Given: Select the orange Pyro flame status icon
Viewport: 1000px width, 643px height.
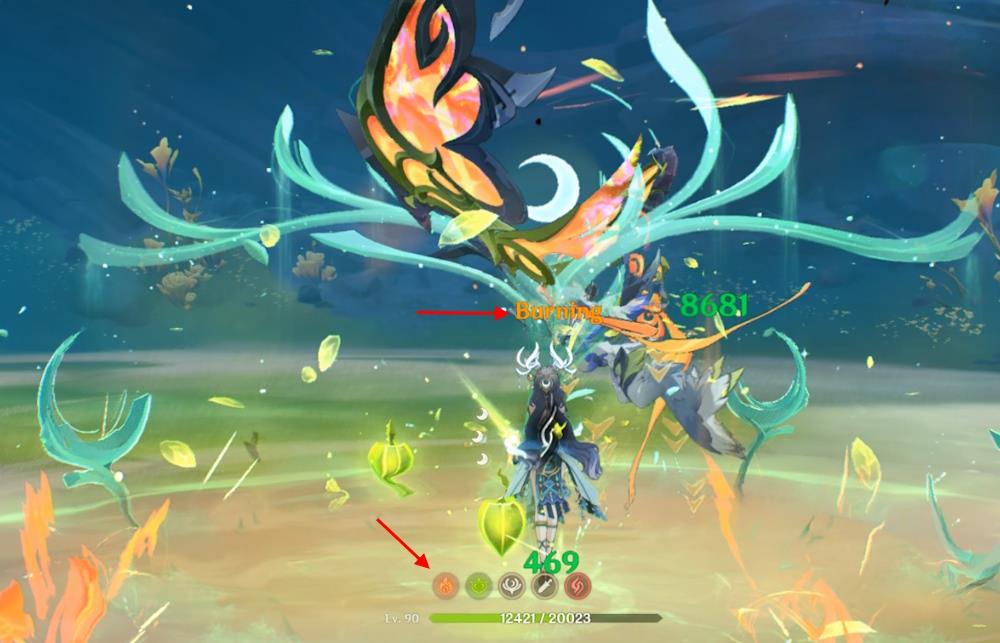Looking at the screenshot, I should tap(447, 586).
